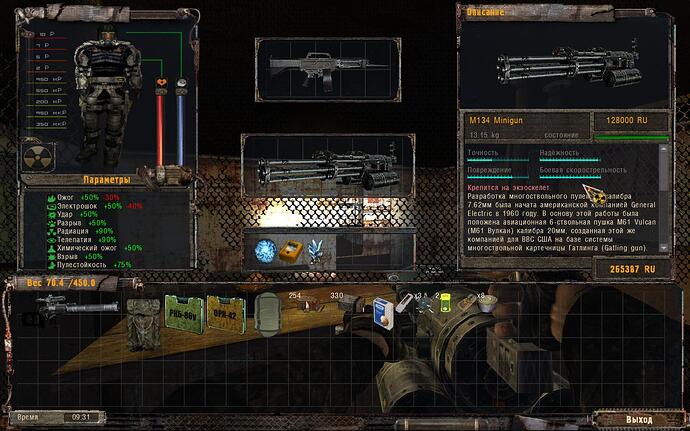Select the orange detector device on the belt
This screenshot has height=431, width=690.
(x=290, y=250)
